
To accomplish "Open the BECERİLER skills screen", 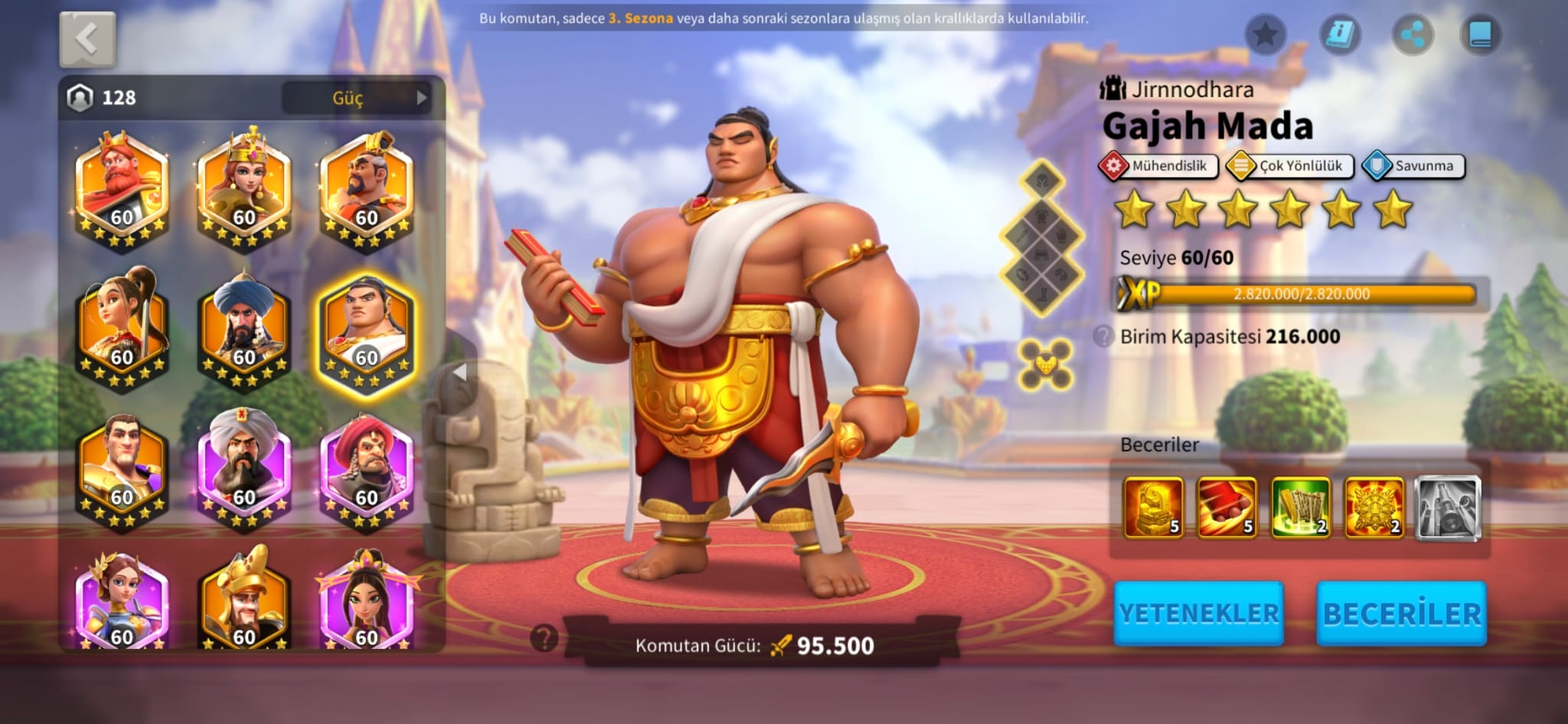I will [x=1401, y=614].
